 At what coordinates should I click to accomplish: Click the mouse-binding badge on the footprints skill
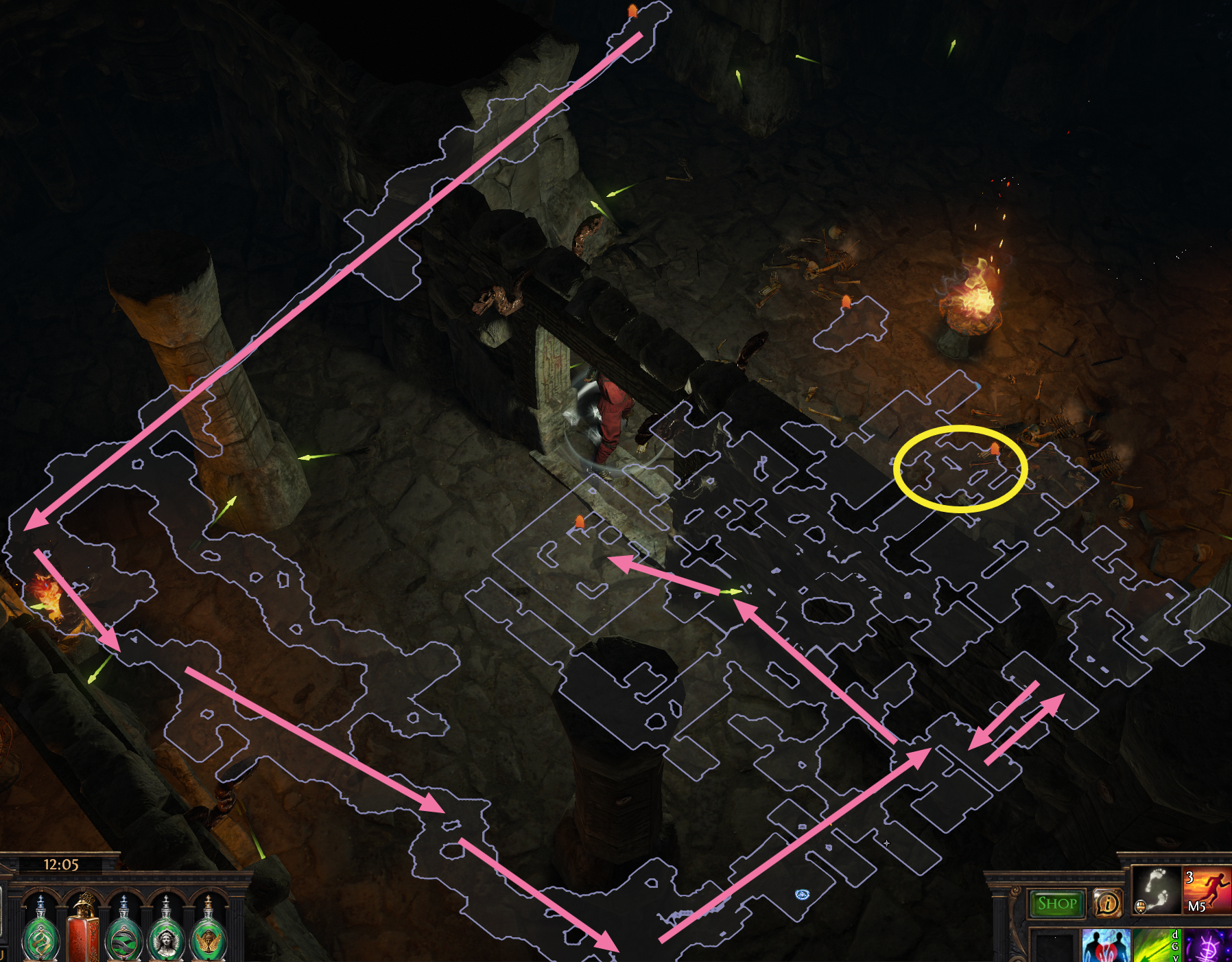tap(1141, 908)
